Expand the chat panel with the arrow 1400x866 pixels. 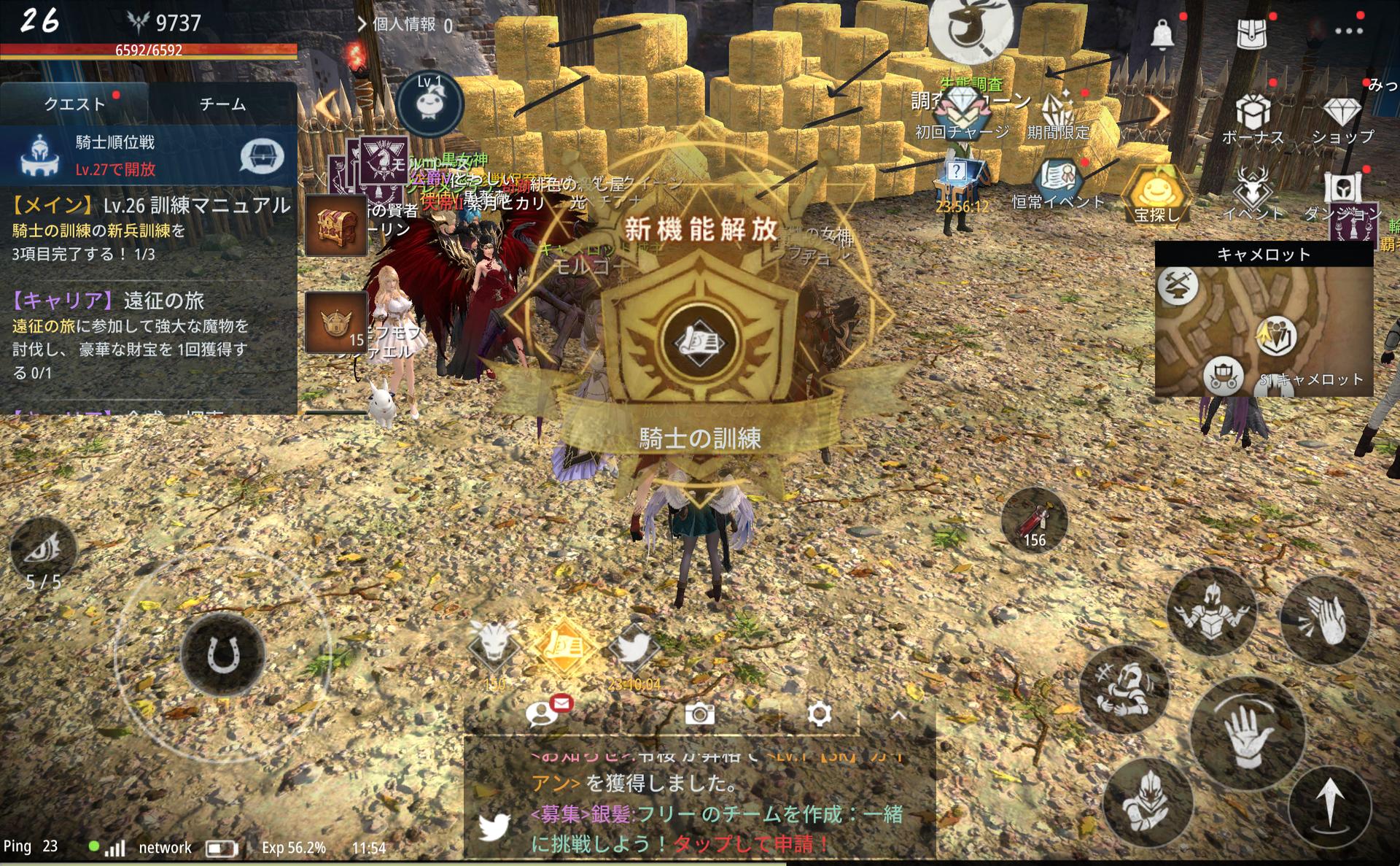pyautogui.click(x=898, y=716)
